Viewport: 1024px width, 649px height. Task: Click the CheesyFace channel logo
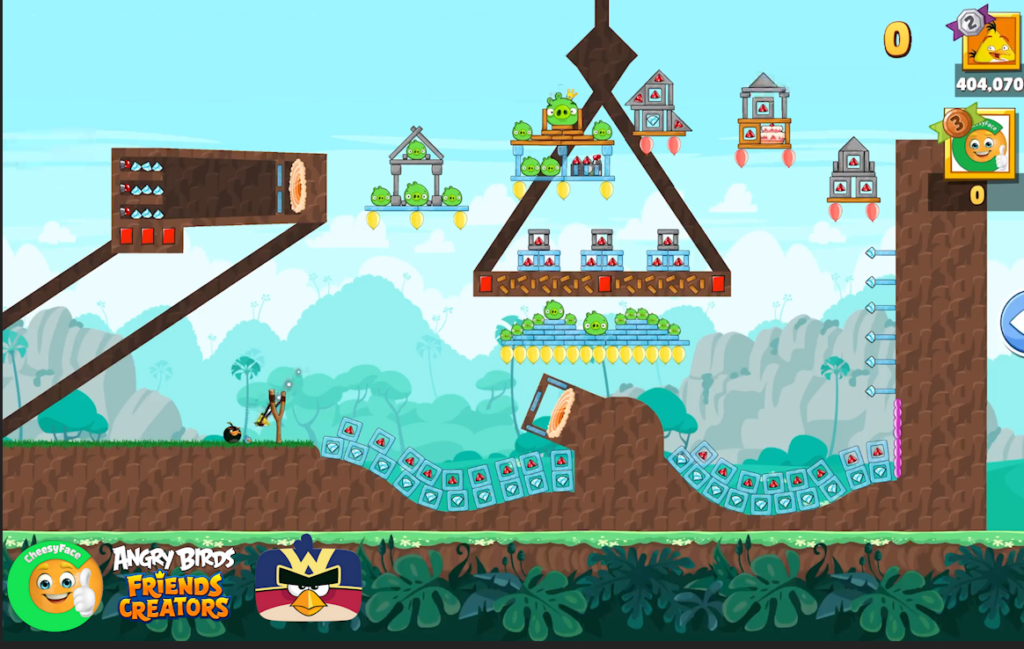[55, 585]
